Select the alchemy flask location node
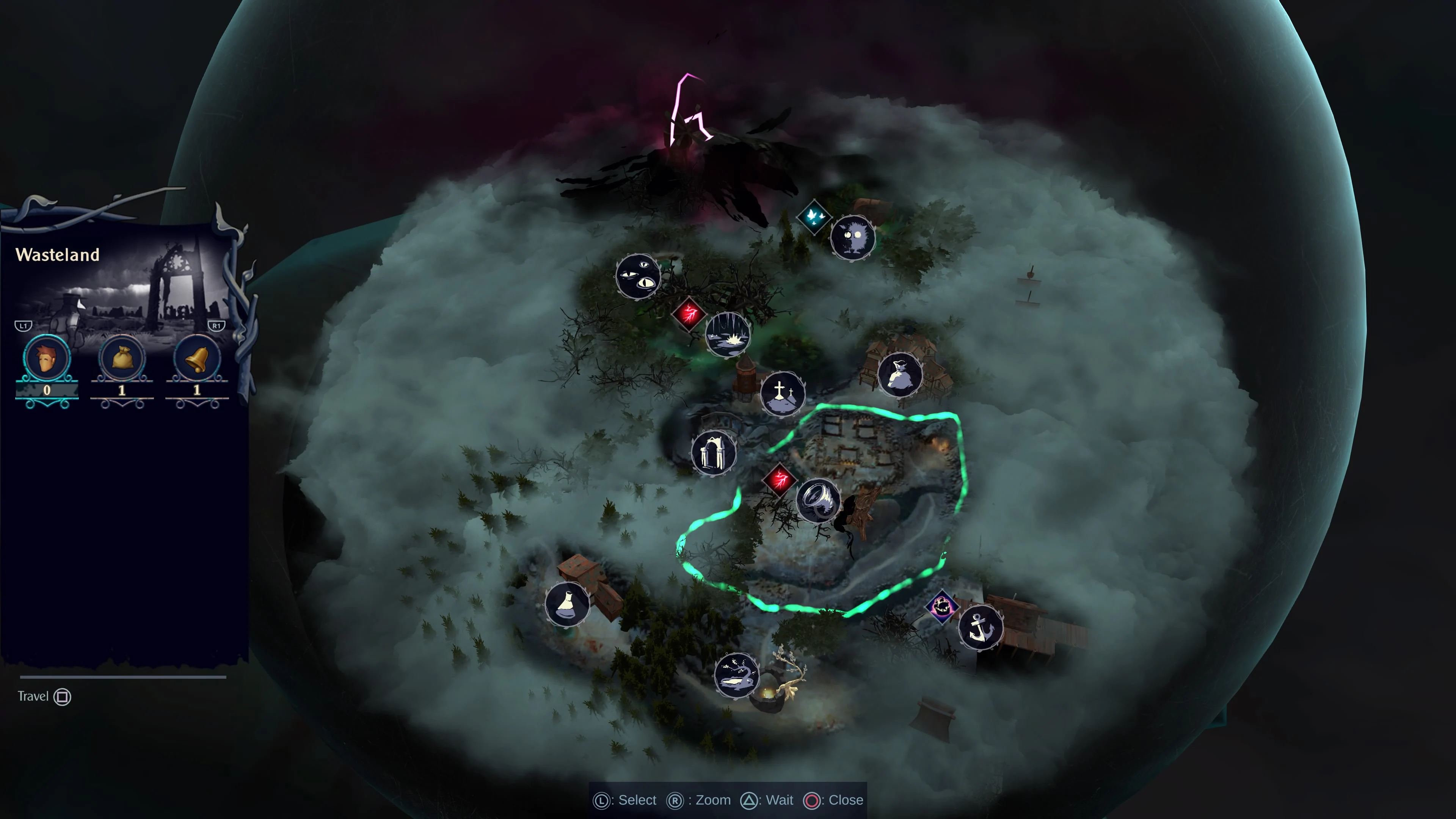 coord(567,605)
